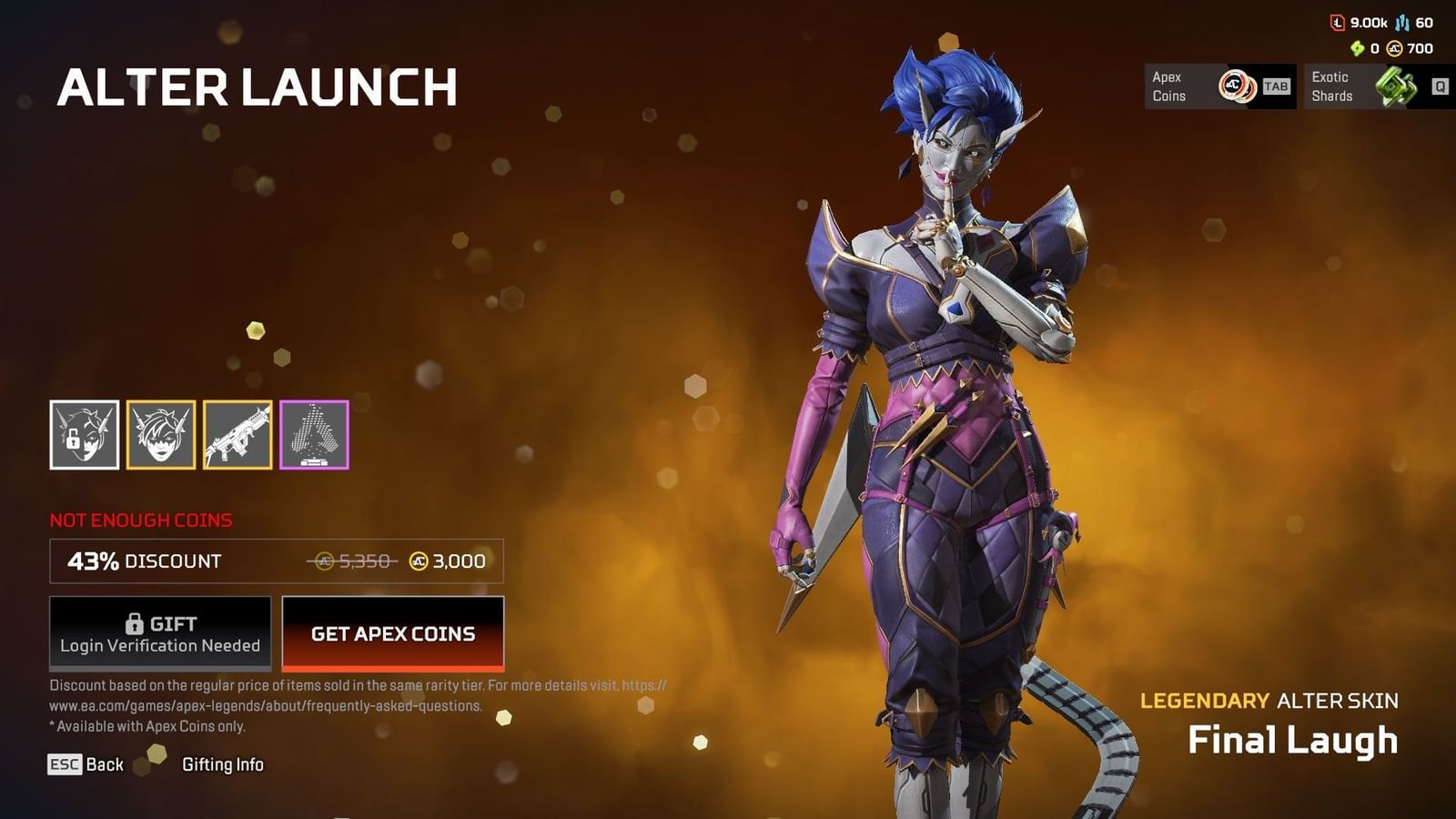Click the locked Gift button
Image resolution: width=1456 pixels, height=819 pixels.
pos(159,633)
